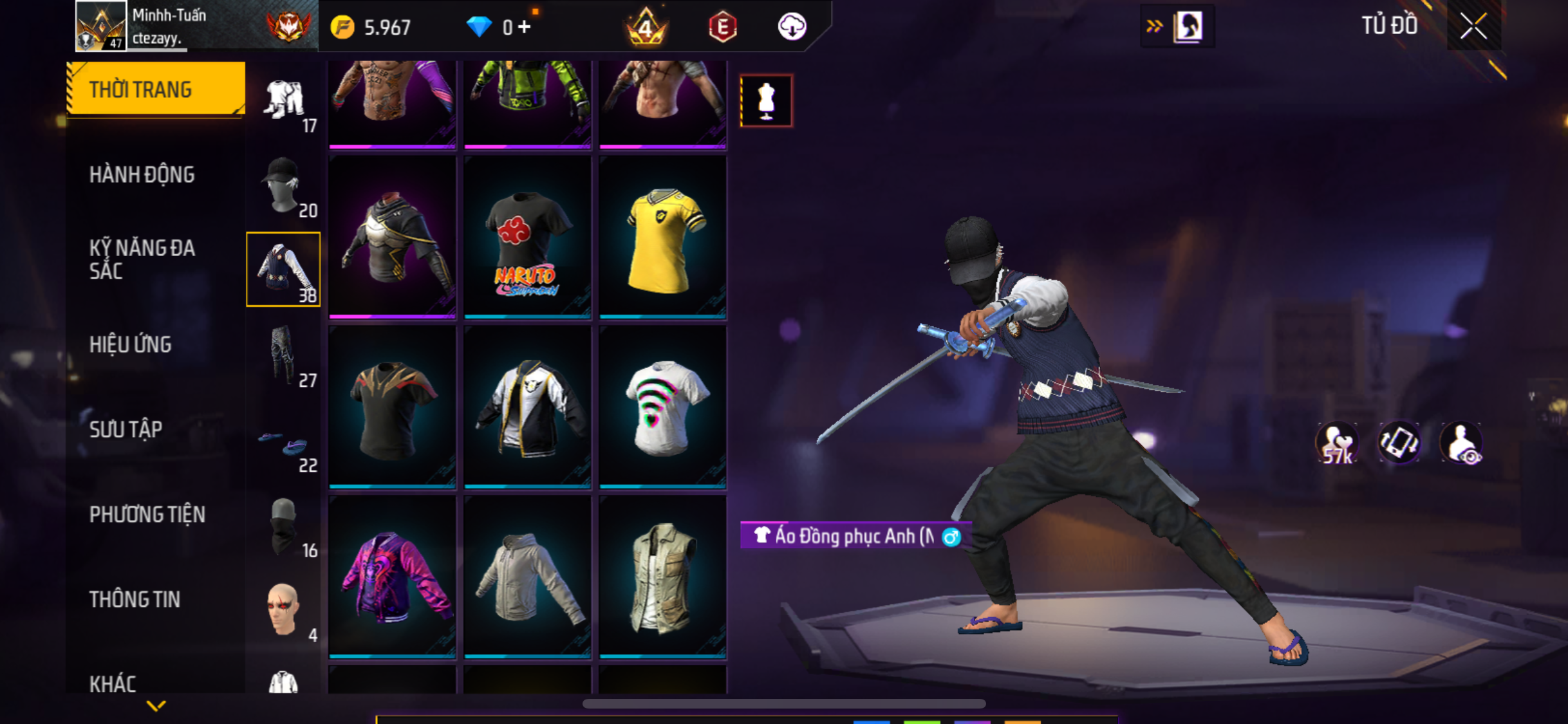Screen dimensions: 1568x724
Task: Open the sandals footwear subcategory
Action: [283, 444]
